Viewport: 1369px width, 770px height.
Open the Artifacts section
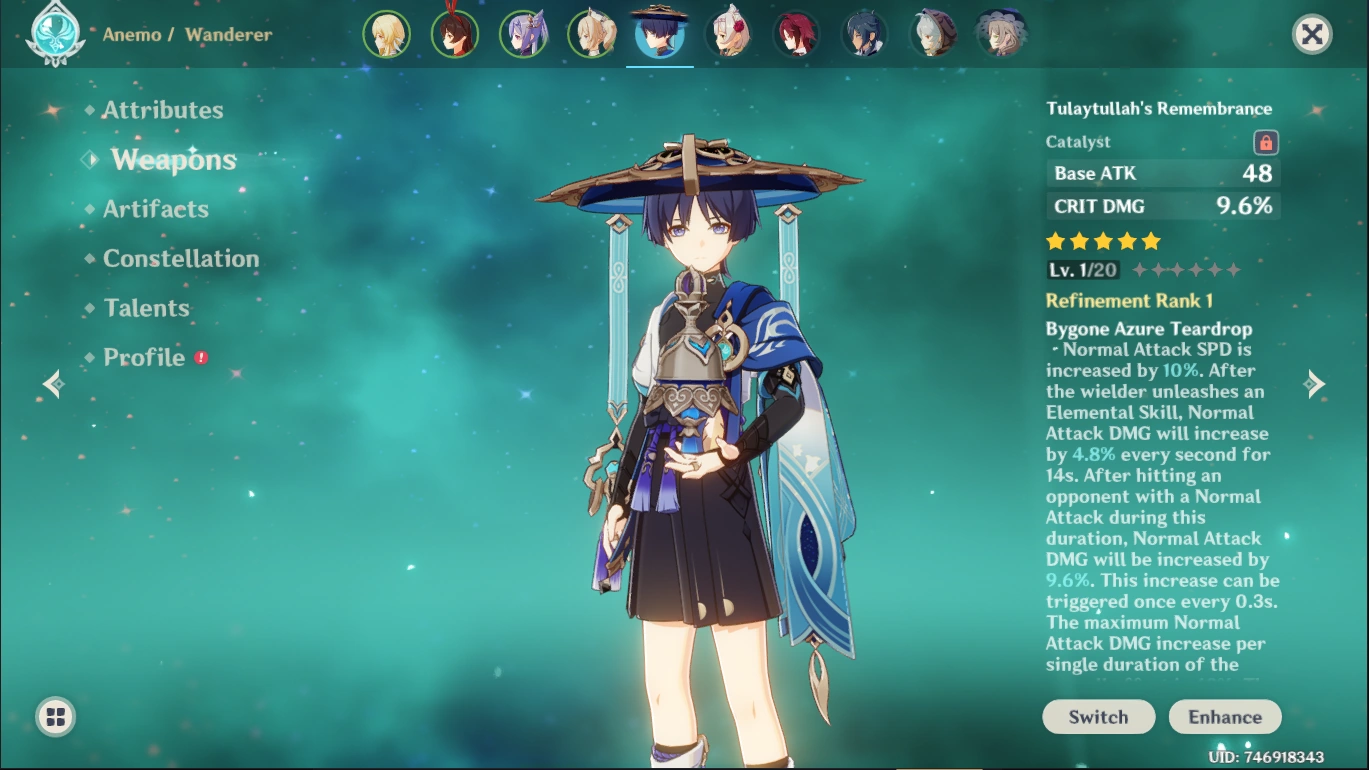click(156, 208)
